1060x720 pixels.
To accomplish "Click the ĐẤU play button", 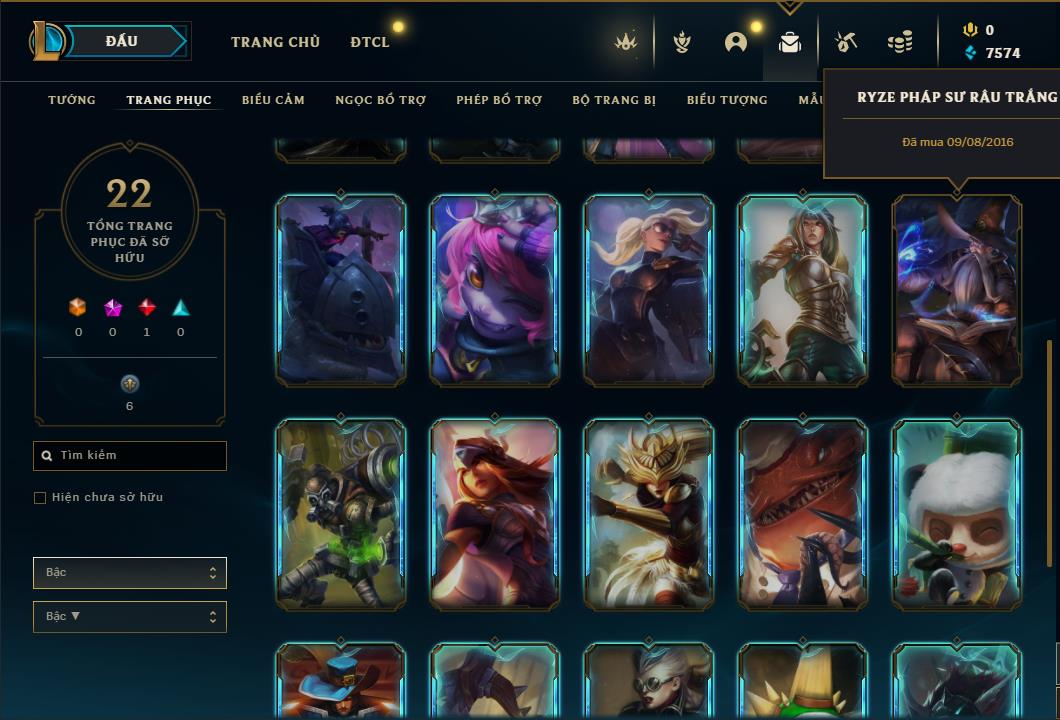I will (122, 41).
